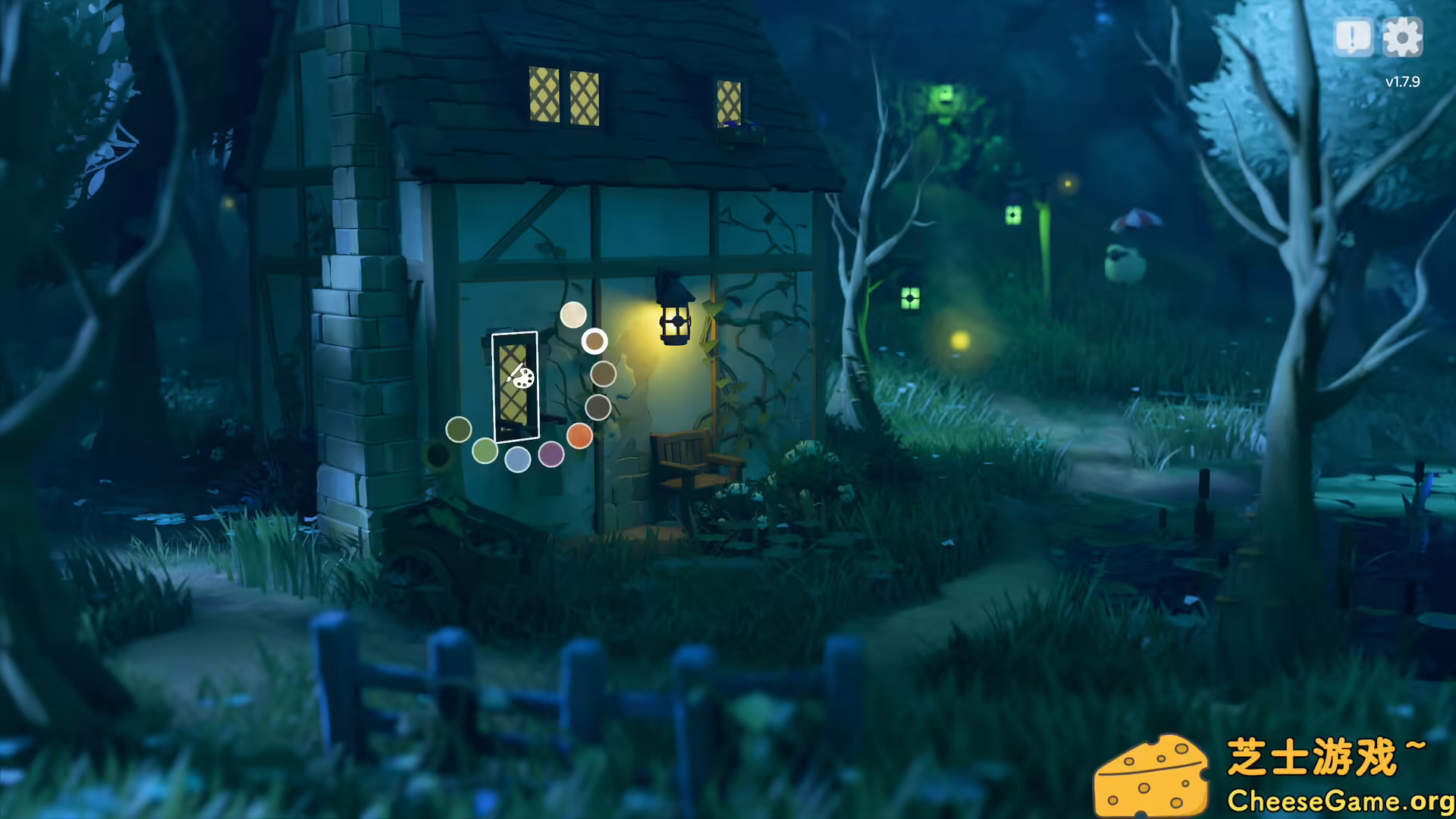The width and height of the screenshot is (1456, 819).
Task: Select the highlighted tan brown paint swatch
Action: 595,342
